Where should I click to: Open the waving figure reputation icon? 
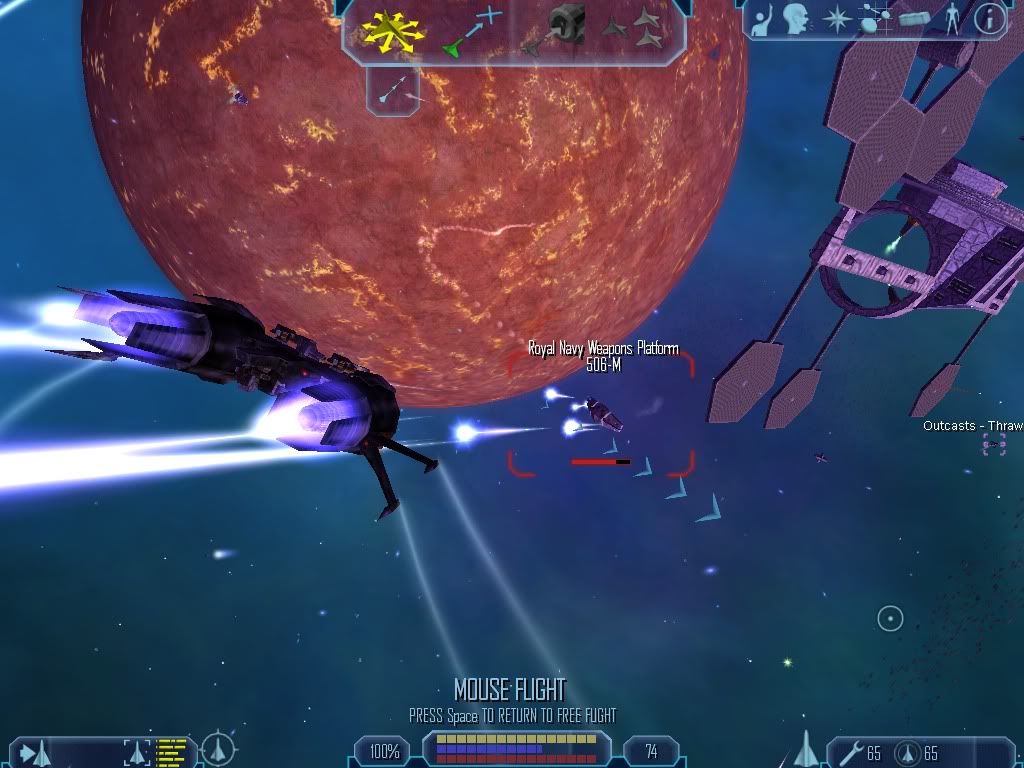tap(763, 19)
